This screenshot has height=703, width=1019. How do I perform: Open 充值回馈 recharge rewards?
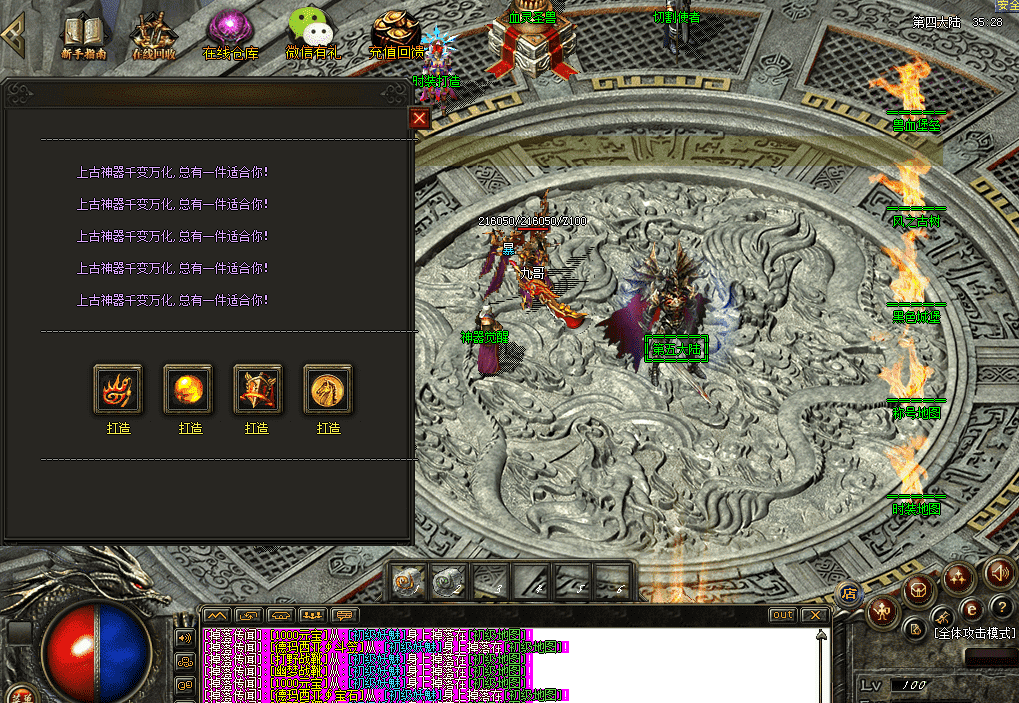pos(395,35)
